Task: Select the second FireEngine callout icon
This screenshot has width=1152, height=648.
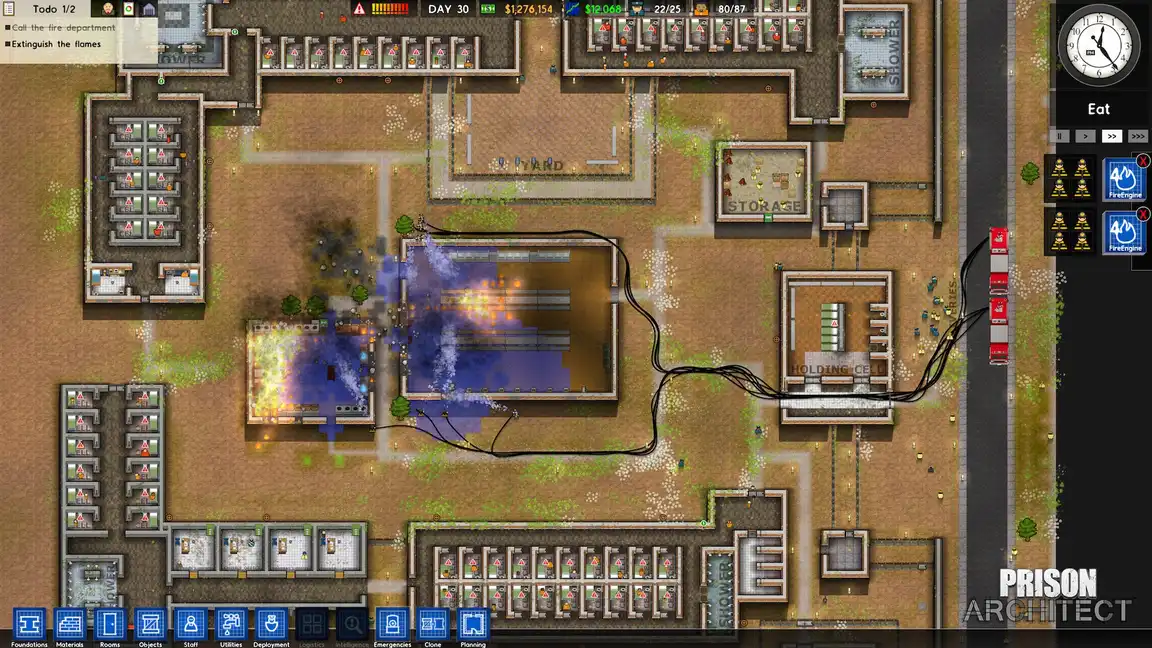Action: 1123,233
